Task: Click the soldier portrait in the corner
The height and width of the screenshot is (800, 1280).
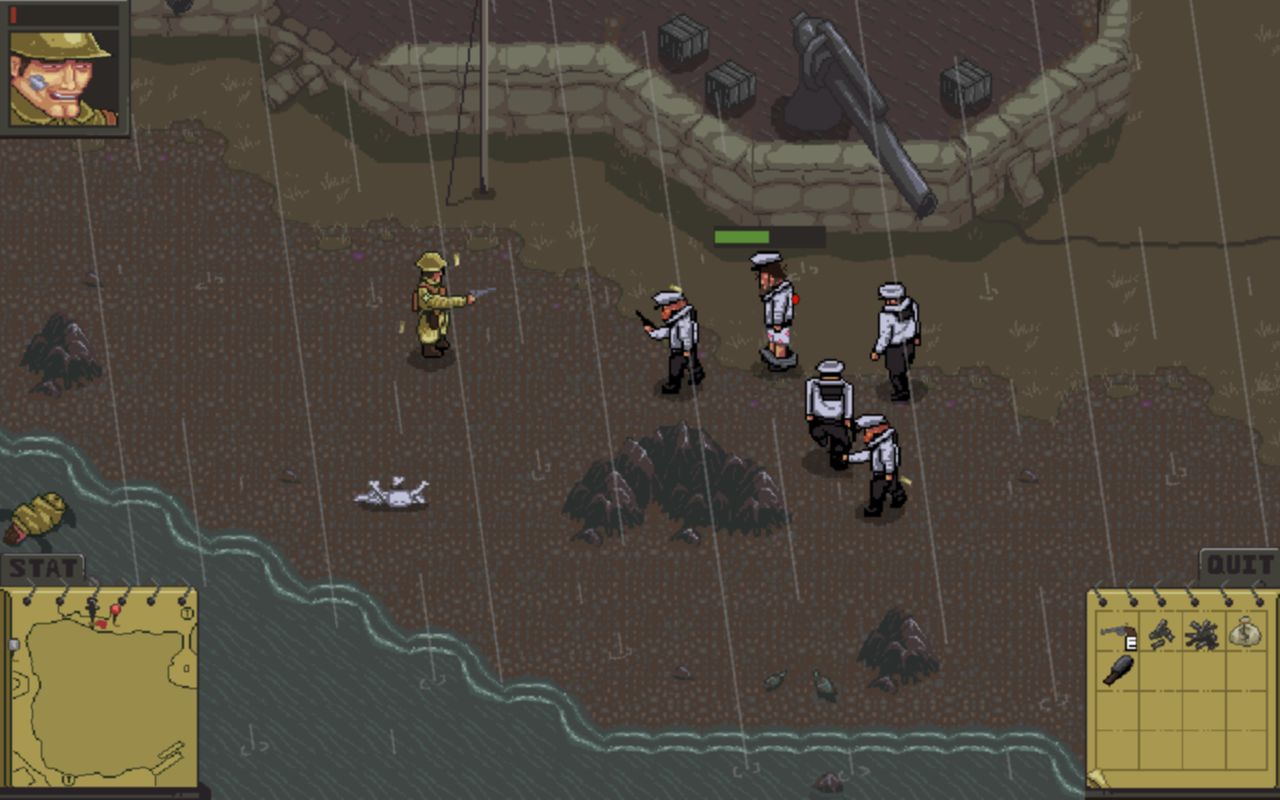Action: point(63,70)
